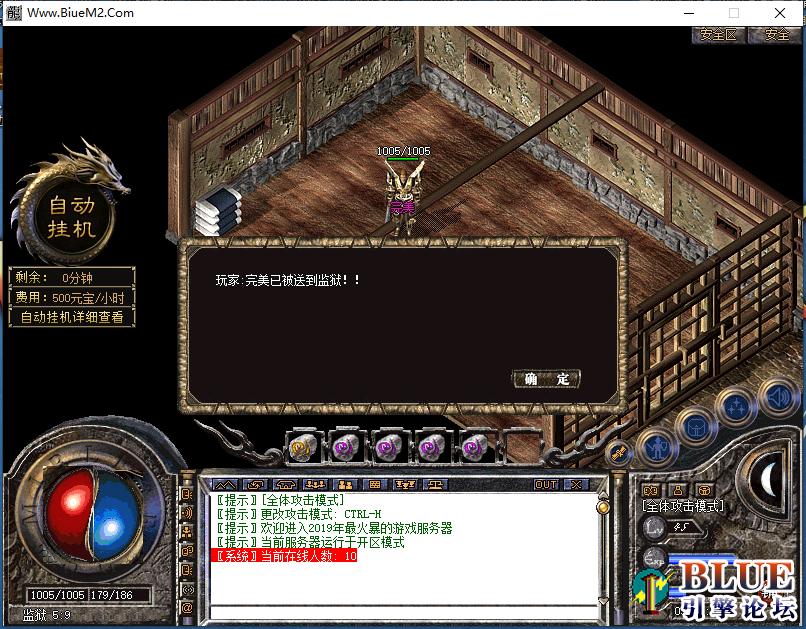Open the 安全区 button at top
This screenshot has width=806, height=629.
point(717,34)
